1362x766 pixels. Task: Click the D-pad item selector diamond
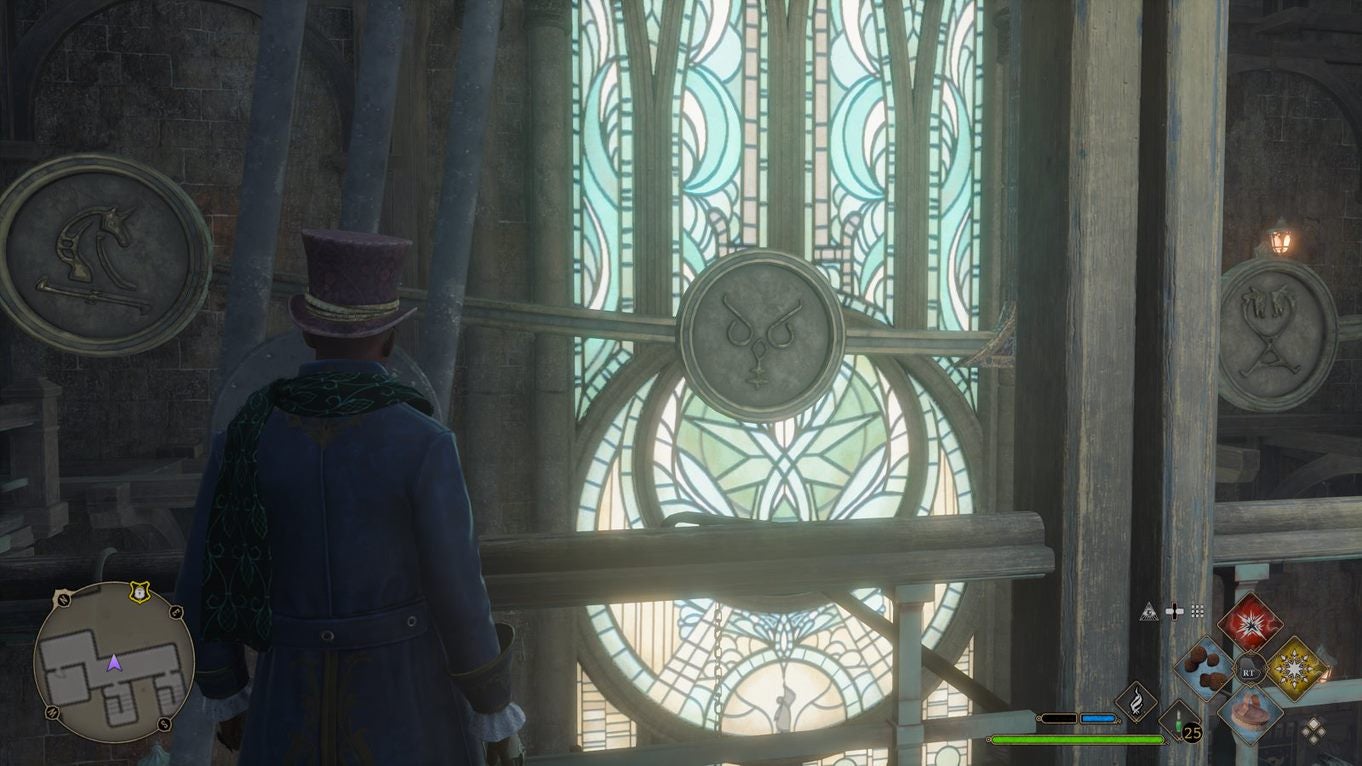tap(1314, 731)
